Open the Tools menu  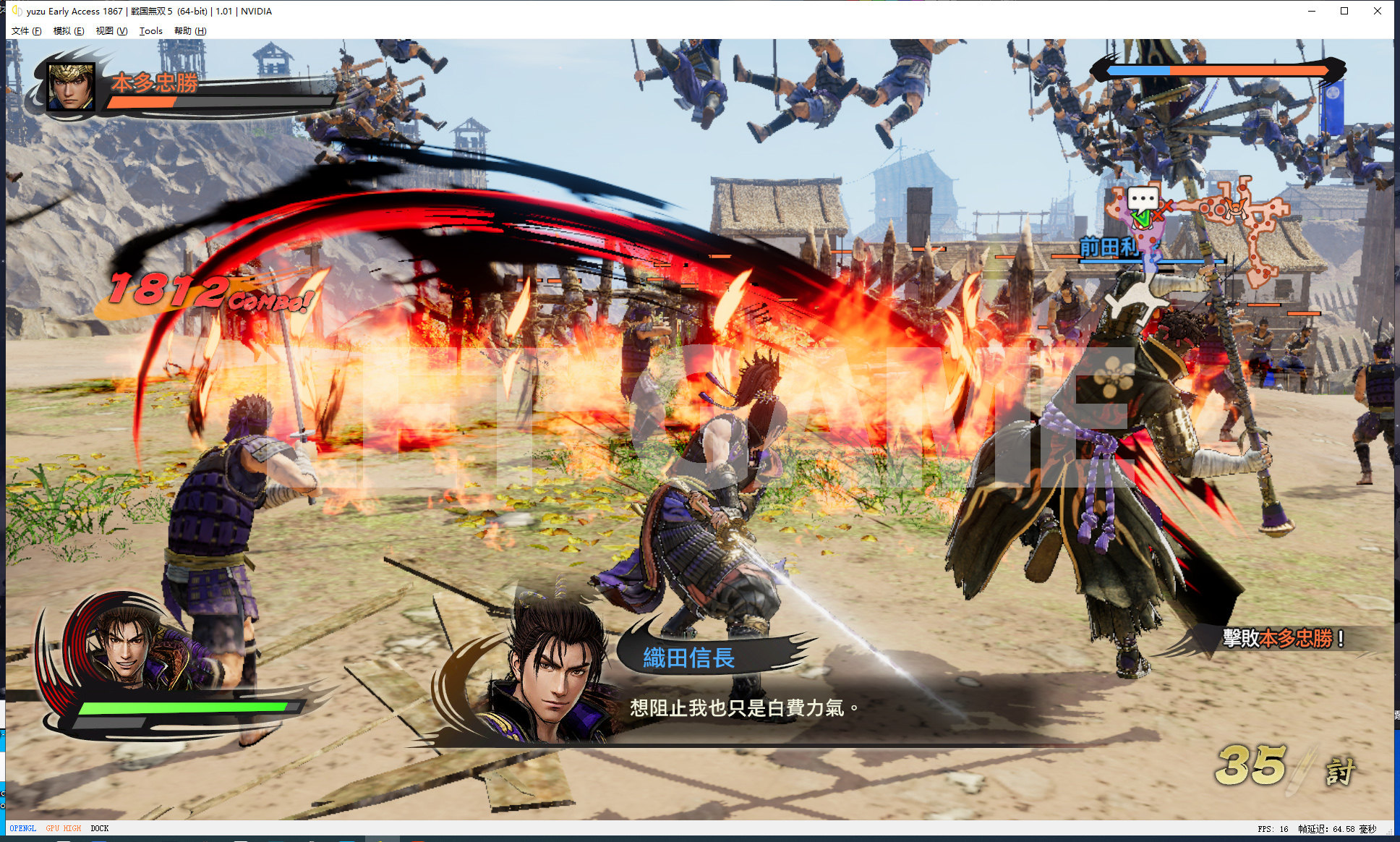pyautogui.click(x=150, y=31)
